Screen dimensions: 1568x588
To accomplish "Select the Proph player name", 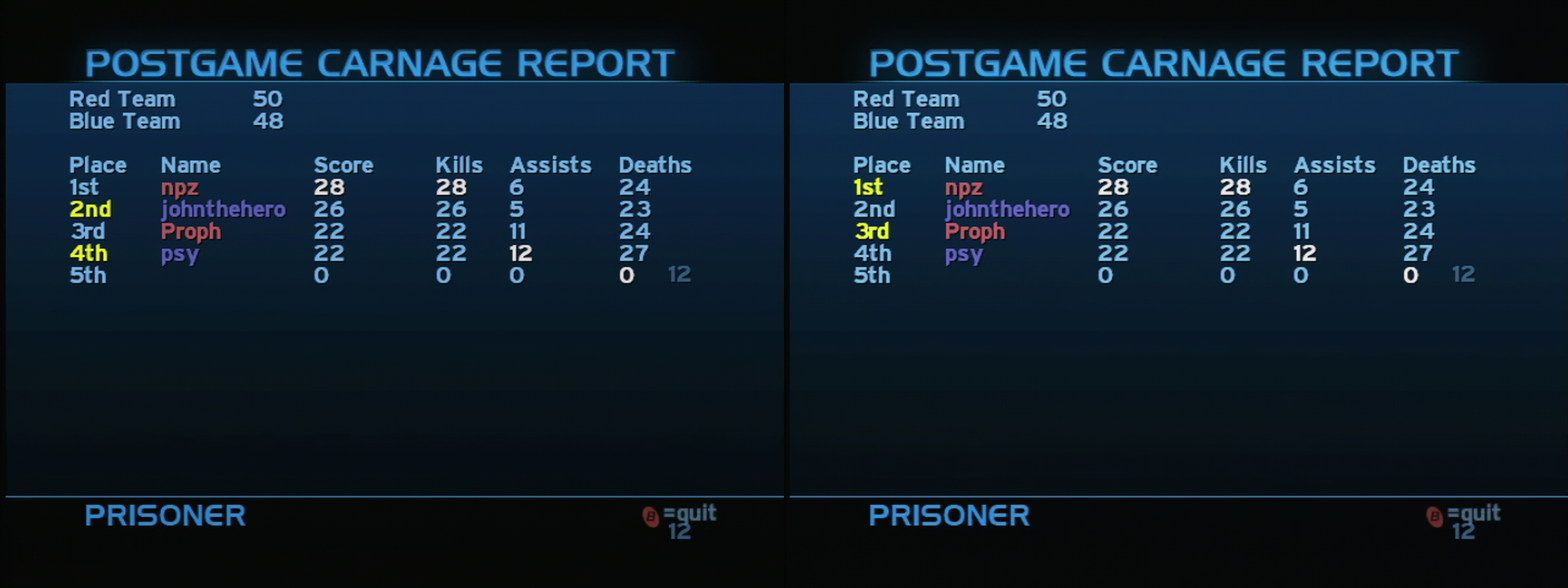I will coord(189,232).
